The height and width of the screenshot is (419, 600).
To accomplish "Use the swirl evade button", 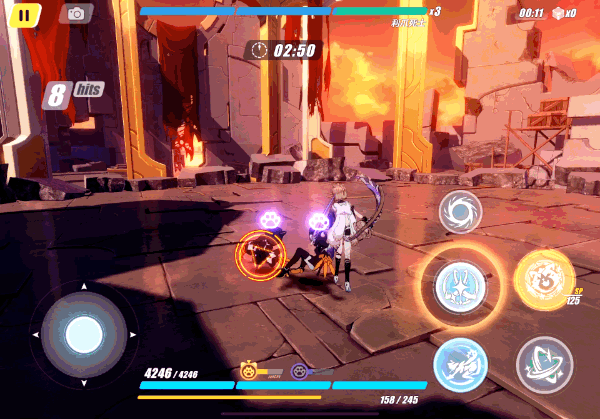I will [461, 211].
